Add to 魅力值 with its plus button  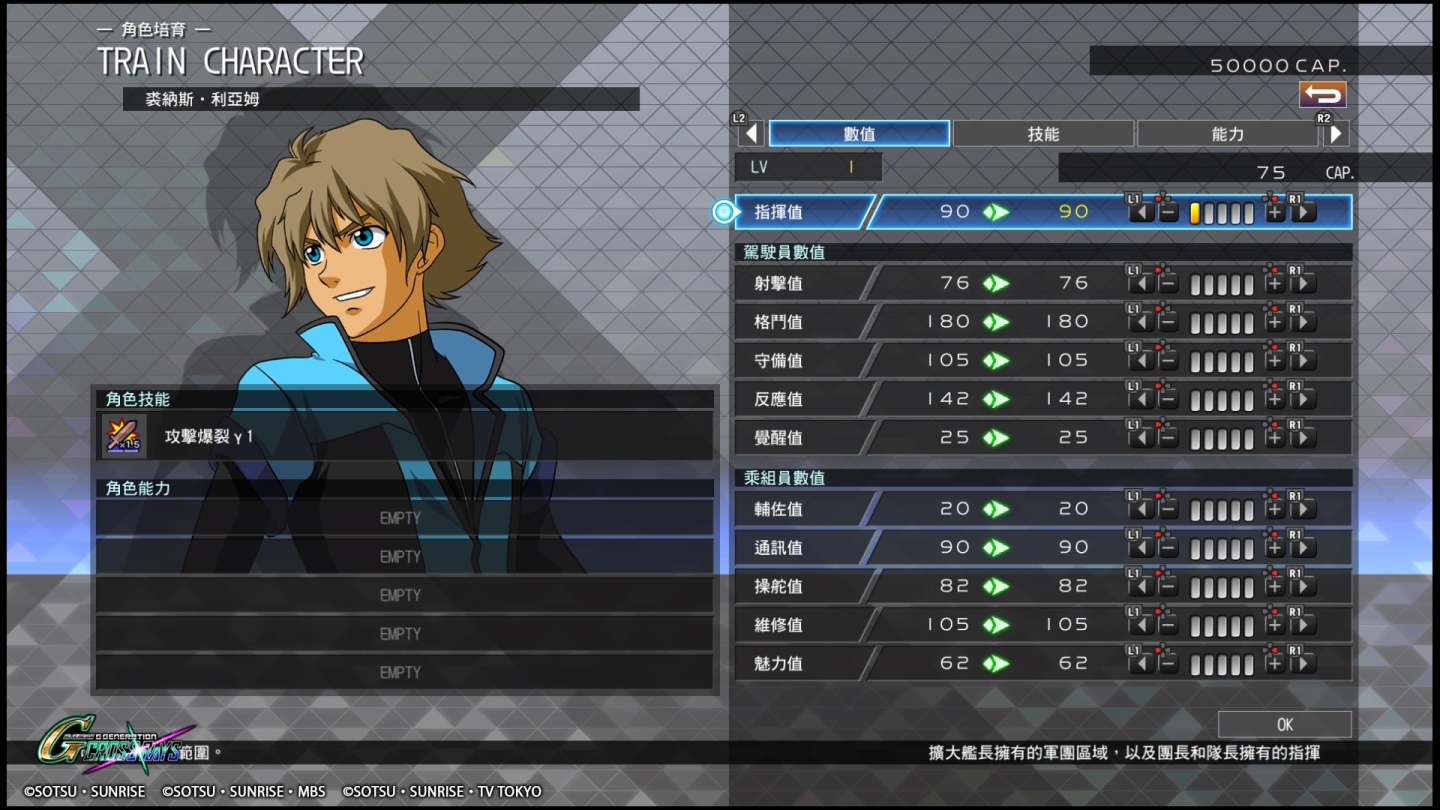pos(1274,664)
